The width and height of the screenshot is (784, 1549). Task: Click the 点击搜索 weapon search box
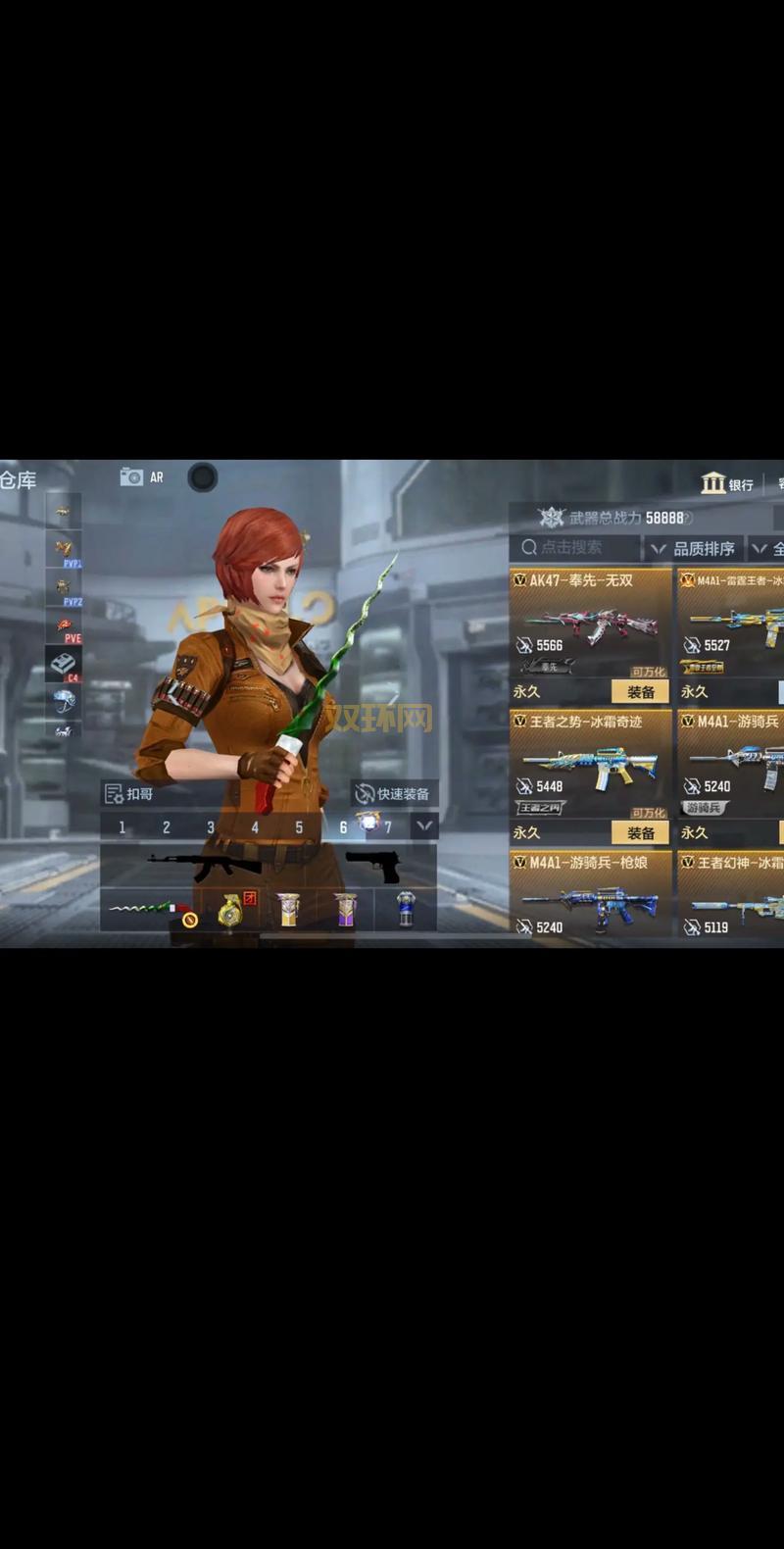(x=574, y=548)
